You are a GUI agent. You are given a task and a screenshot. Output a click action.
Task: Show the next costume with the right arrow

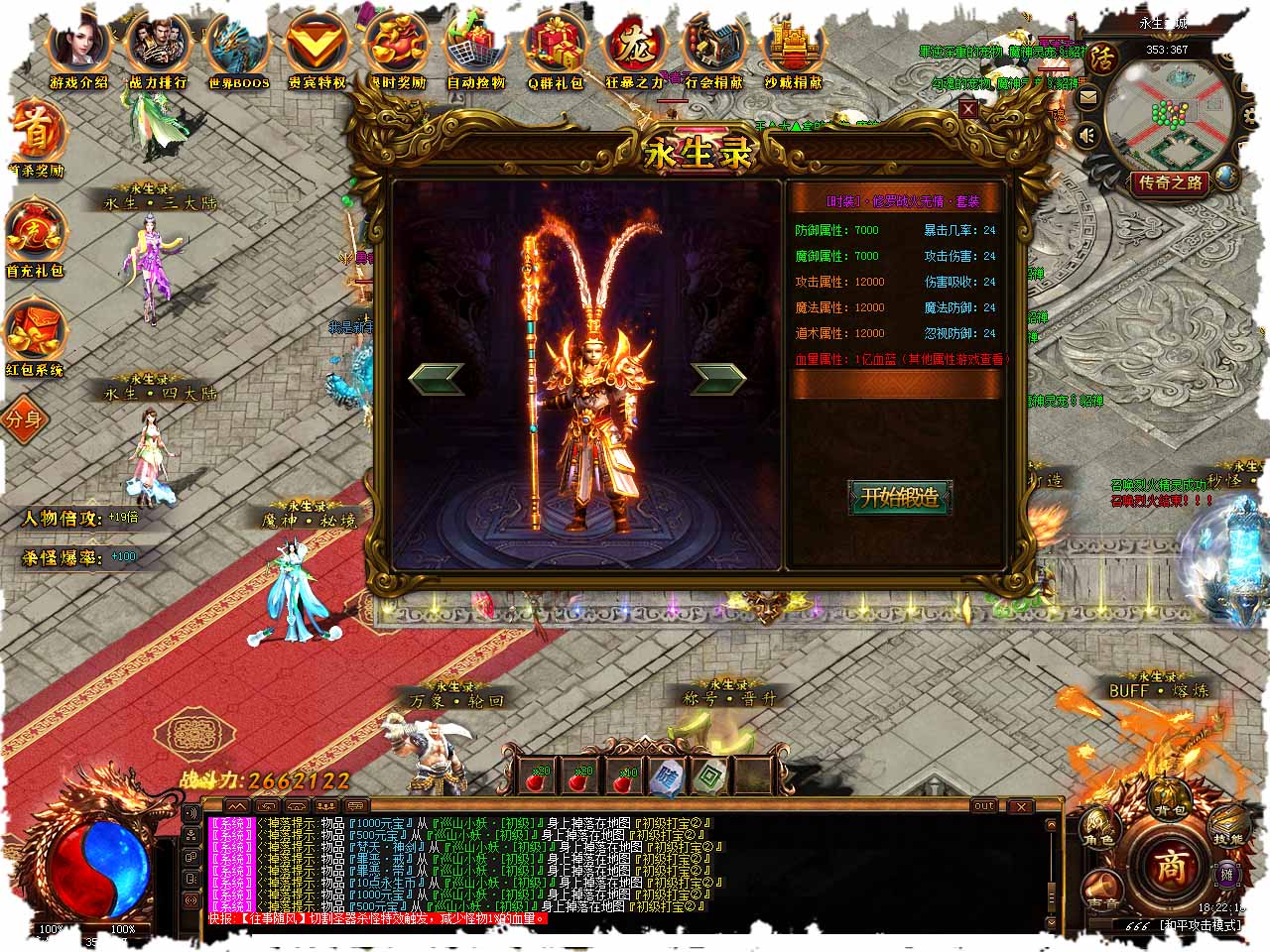point(718,377)
